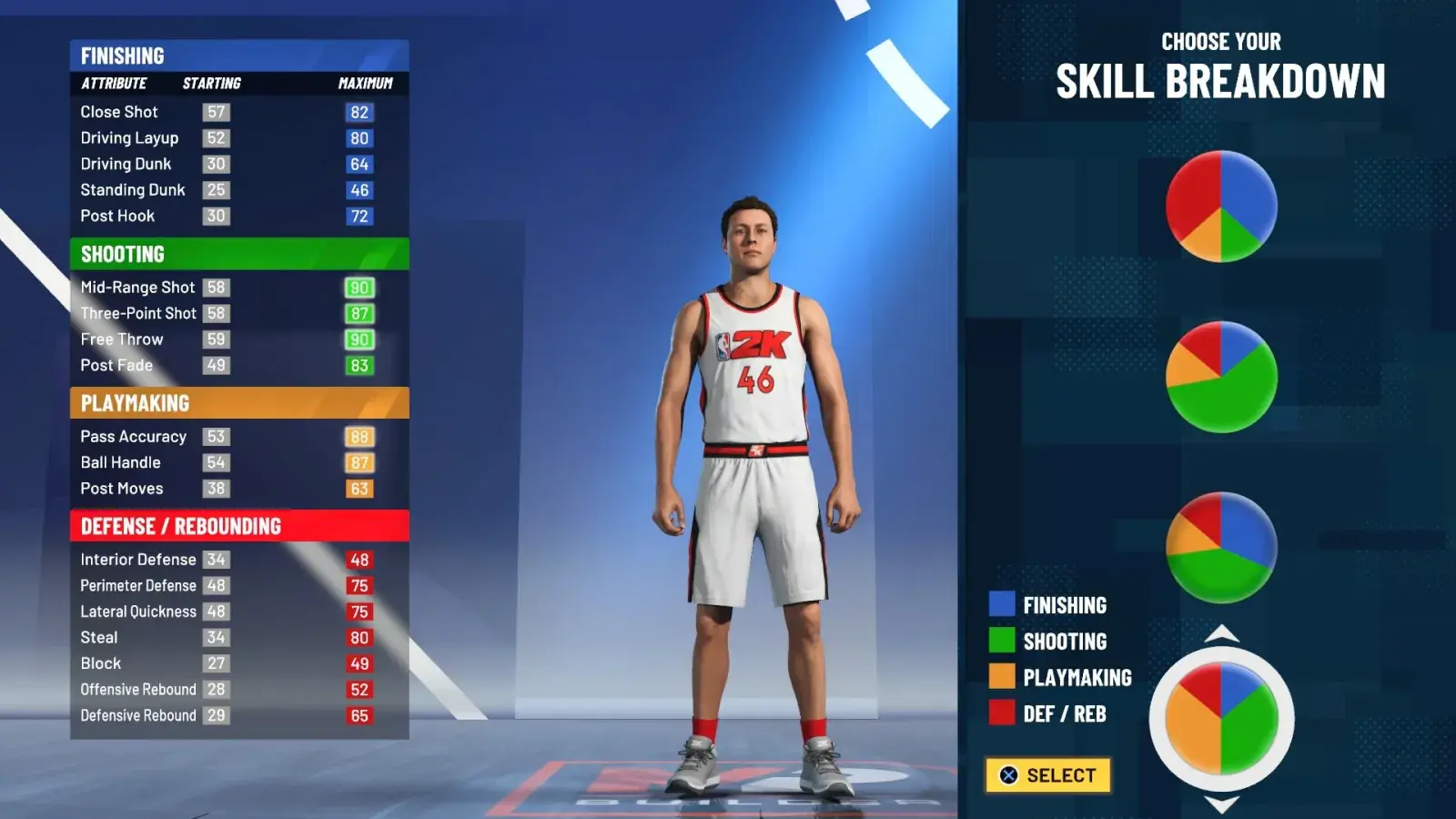Select the mostly green shooting pie chart
Viewport: 1456px width, 819px height.
click(x=1221, y=377)
